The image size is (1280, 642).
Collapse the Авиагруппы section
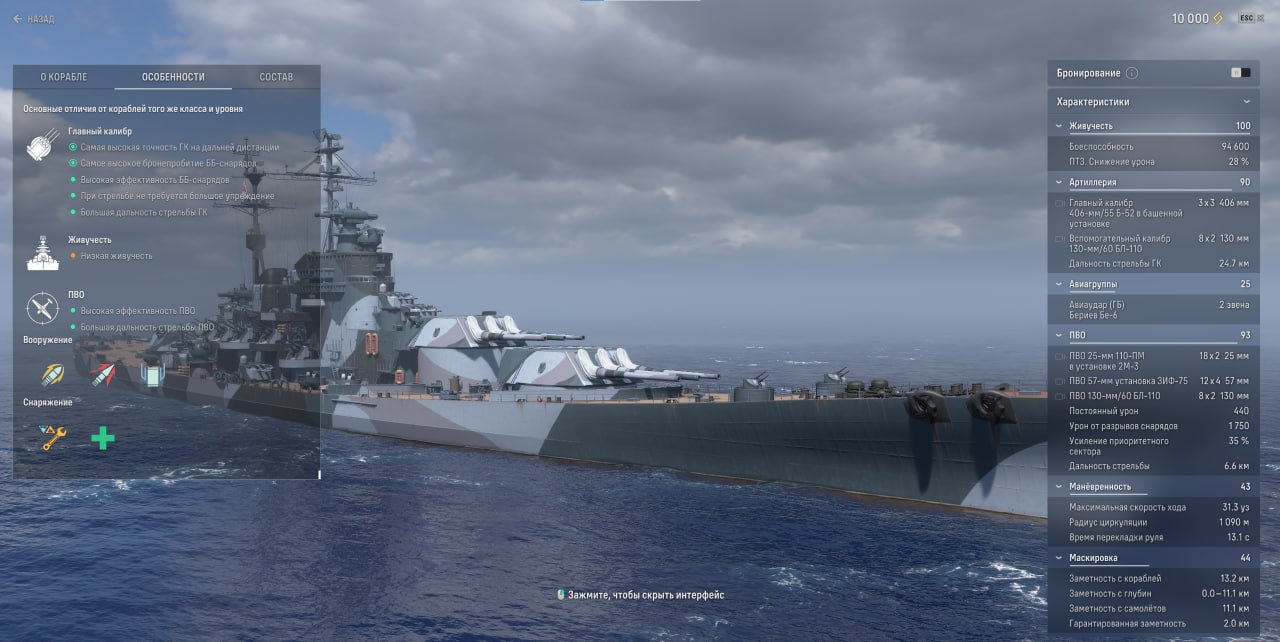coord(1059,285)
